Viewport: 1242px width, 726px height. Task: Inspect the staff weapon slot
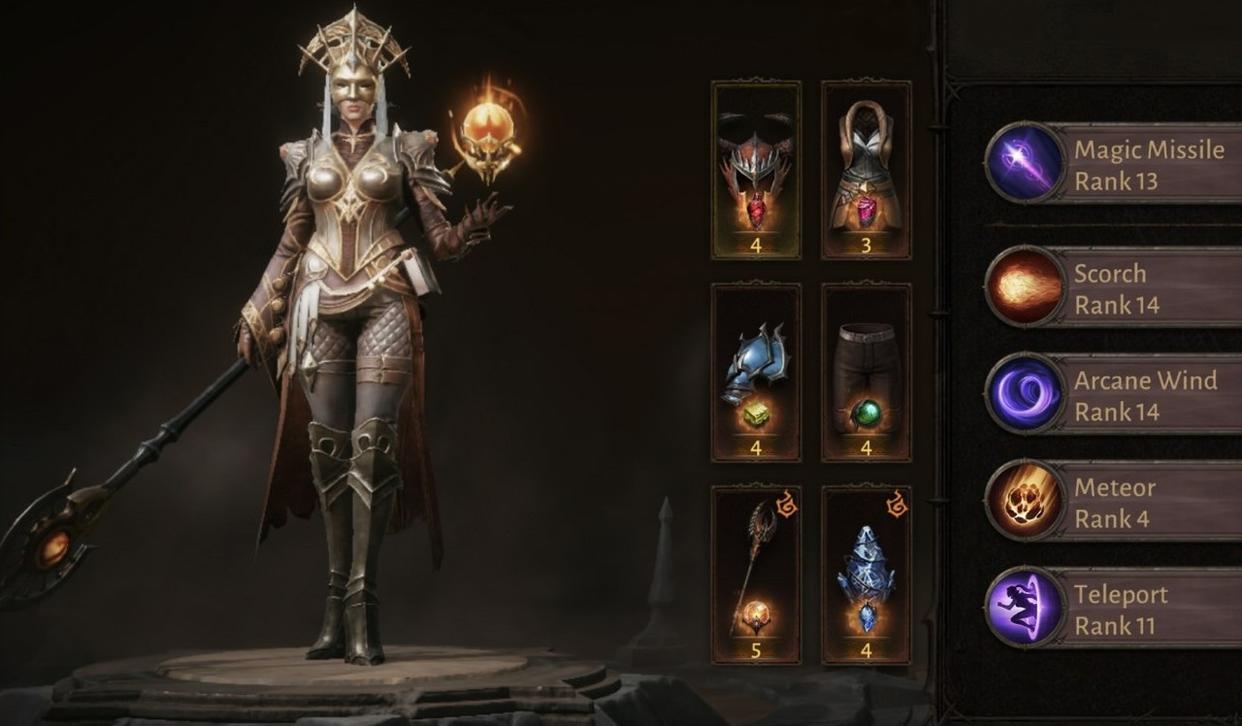pos(756,575)
